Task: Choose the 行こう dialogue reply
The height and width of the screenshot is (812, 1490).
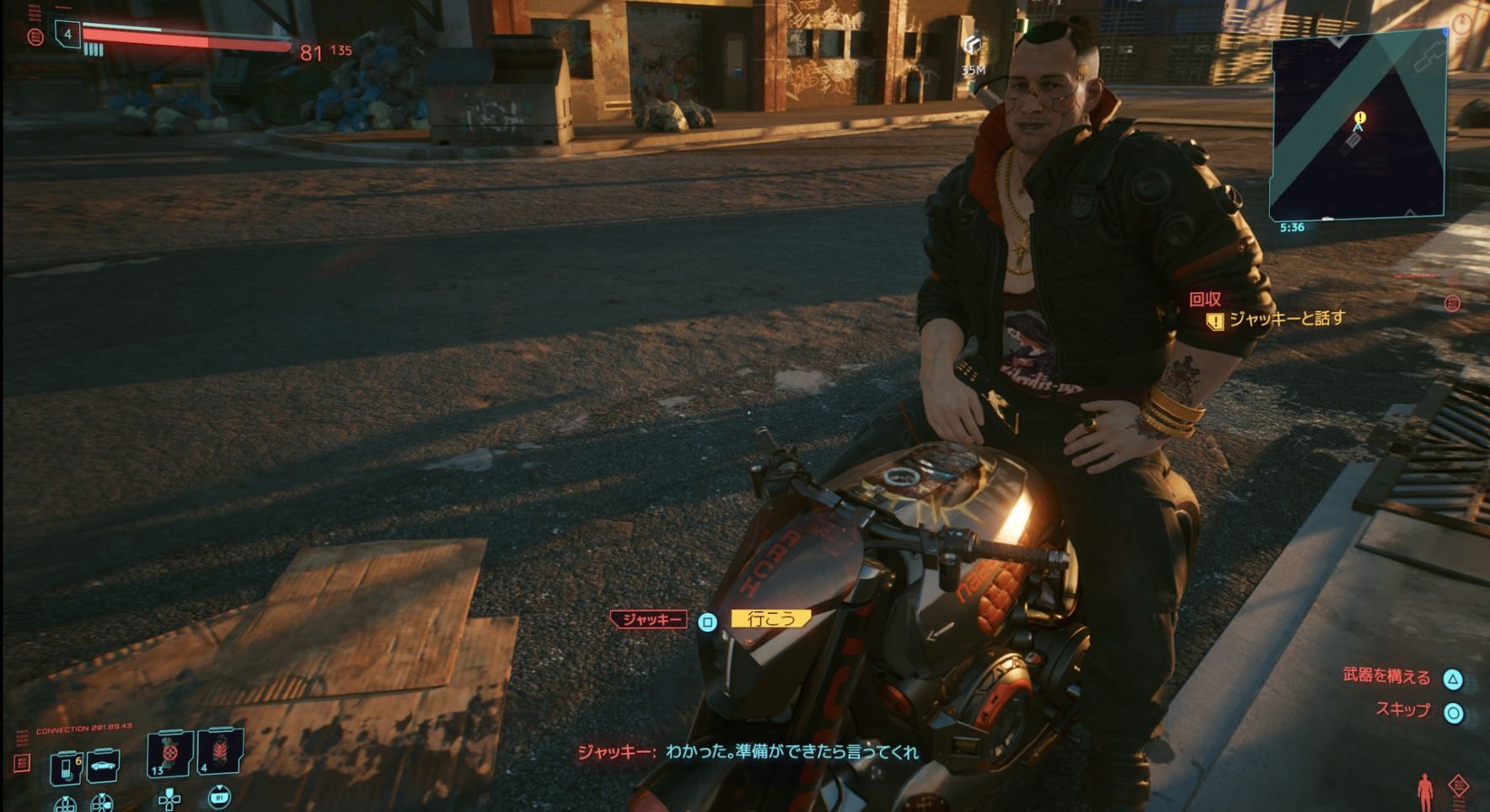Action: pyautogui.click(x=770, y=619)
